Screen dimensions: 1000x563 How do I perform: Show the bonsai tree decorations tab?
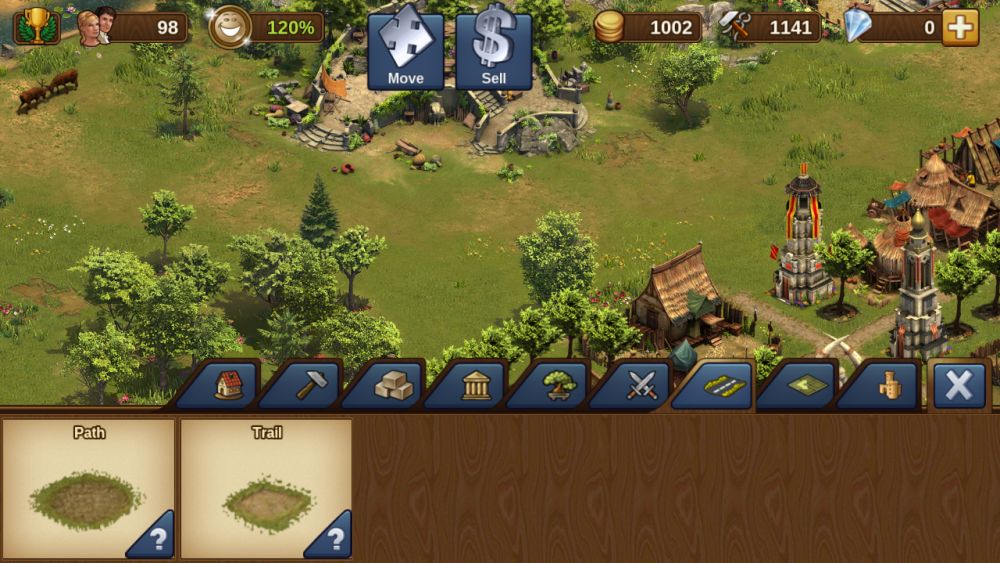click(x=557, y=385)
